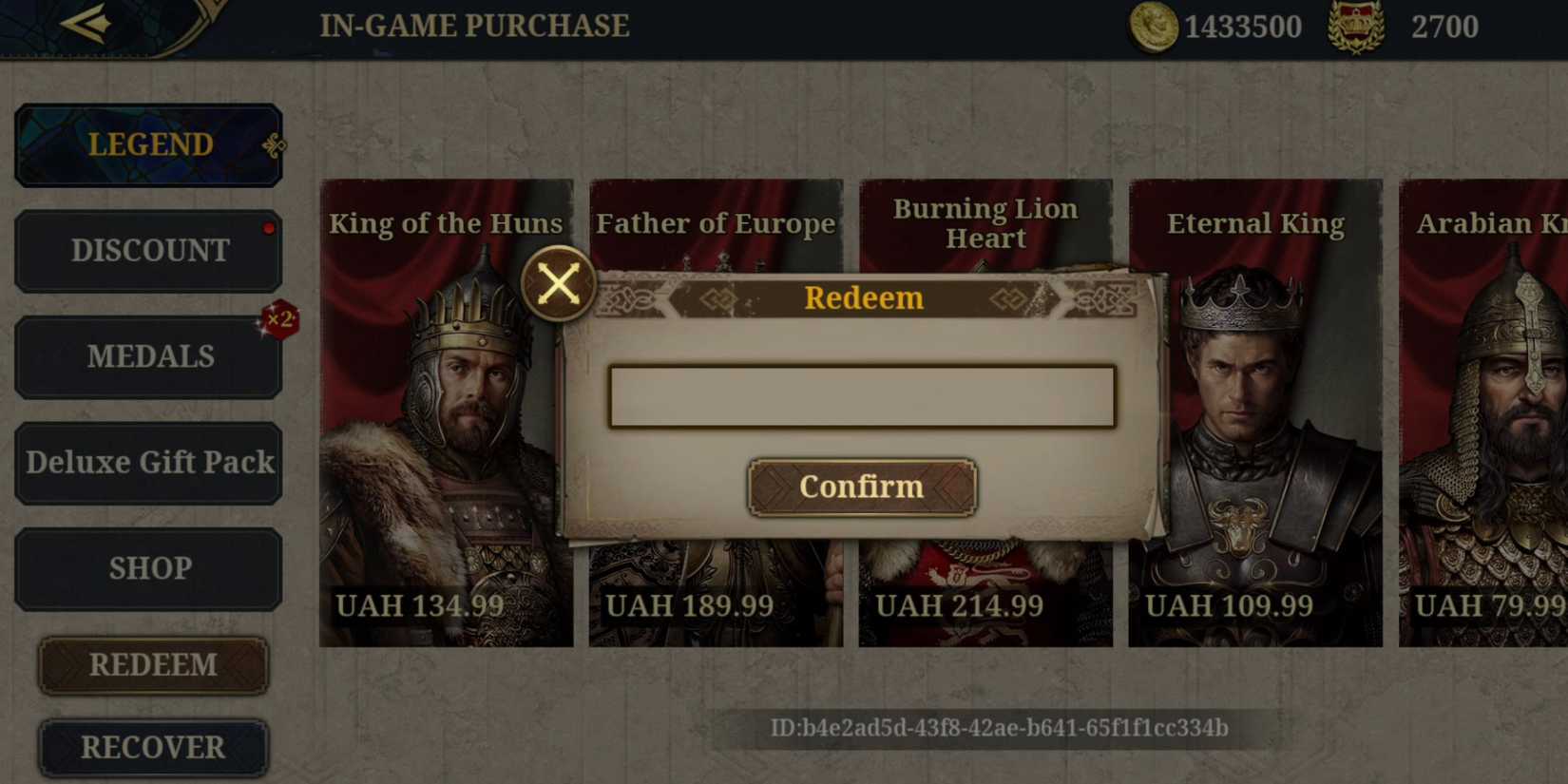Switch to the DISCOUNT section
This screenshot has width=1568, height=784.
tap(148, 250)
